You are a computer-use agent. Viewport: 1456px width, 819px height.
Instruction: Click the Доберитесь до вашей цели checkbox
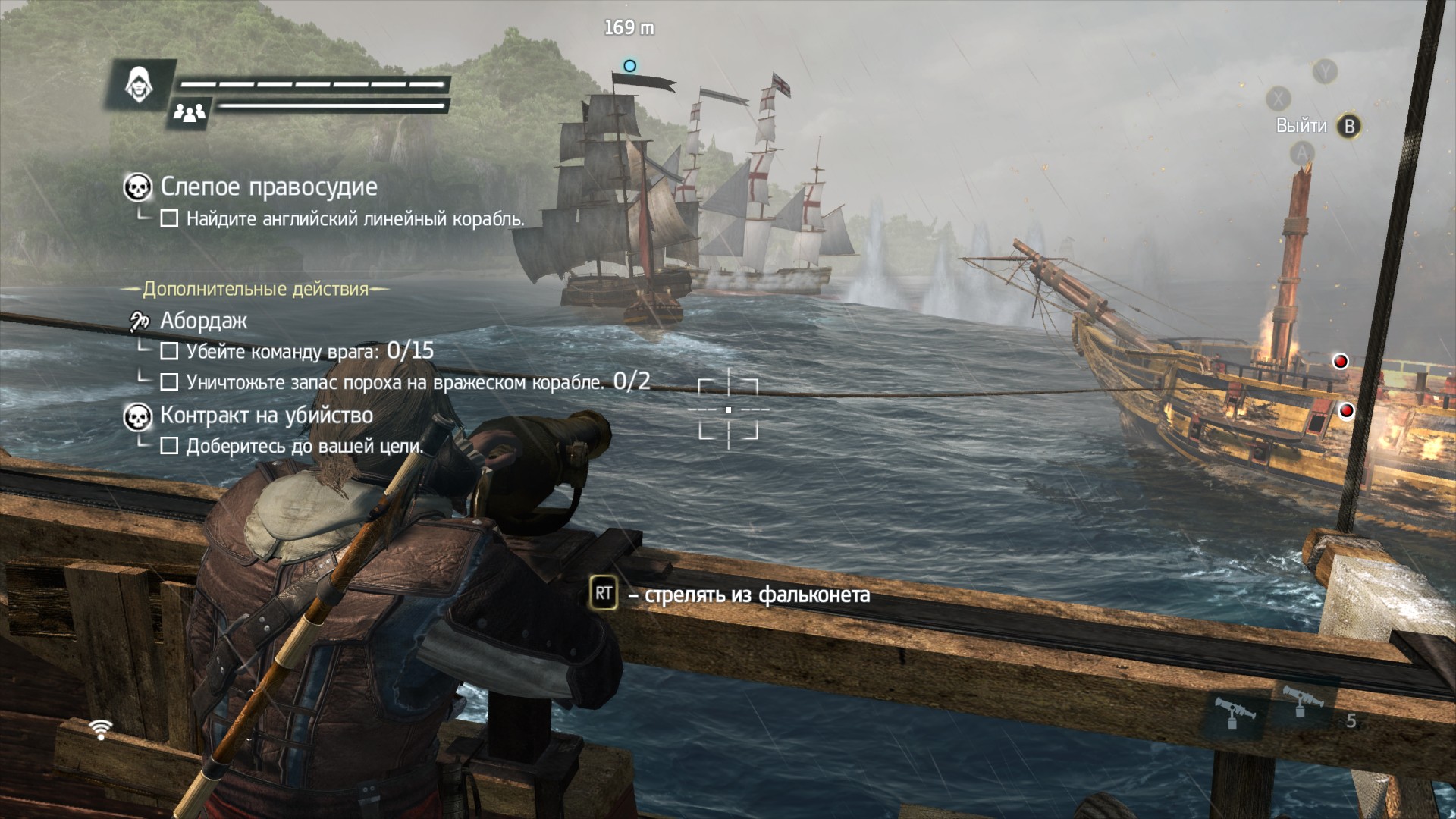pyautogui.click(x=169, y=446)
